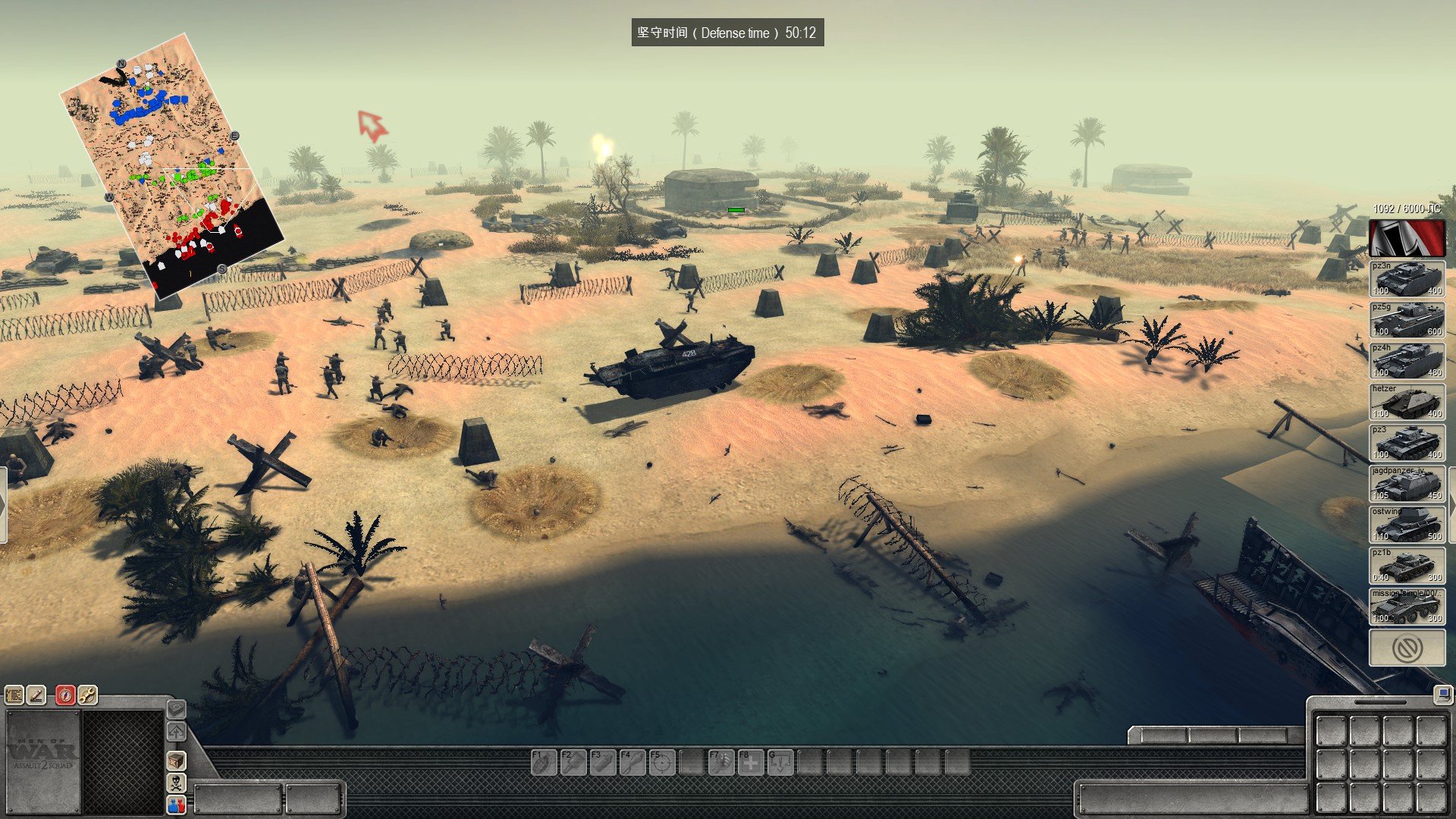Select the pz4h tank for deployment
The image size is (1456, 819).
tap(1407, 360)
